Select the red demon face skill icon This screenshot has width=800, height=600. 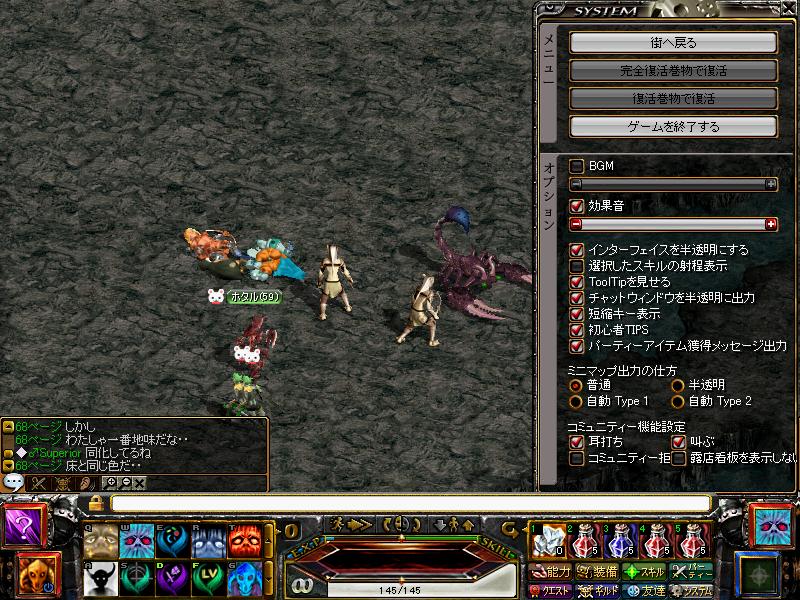coord(244,541)
